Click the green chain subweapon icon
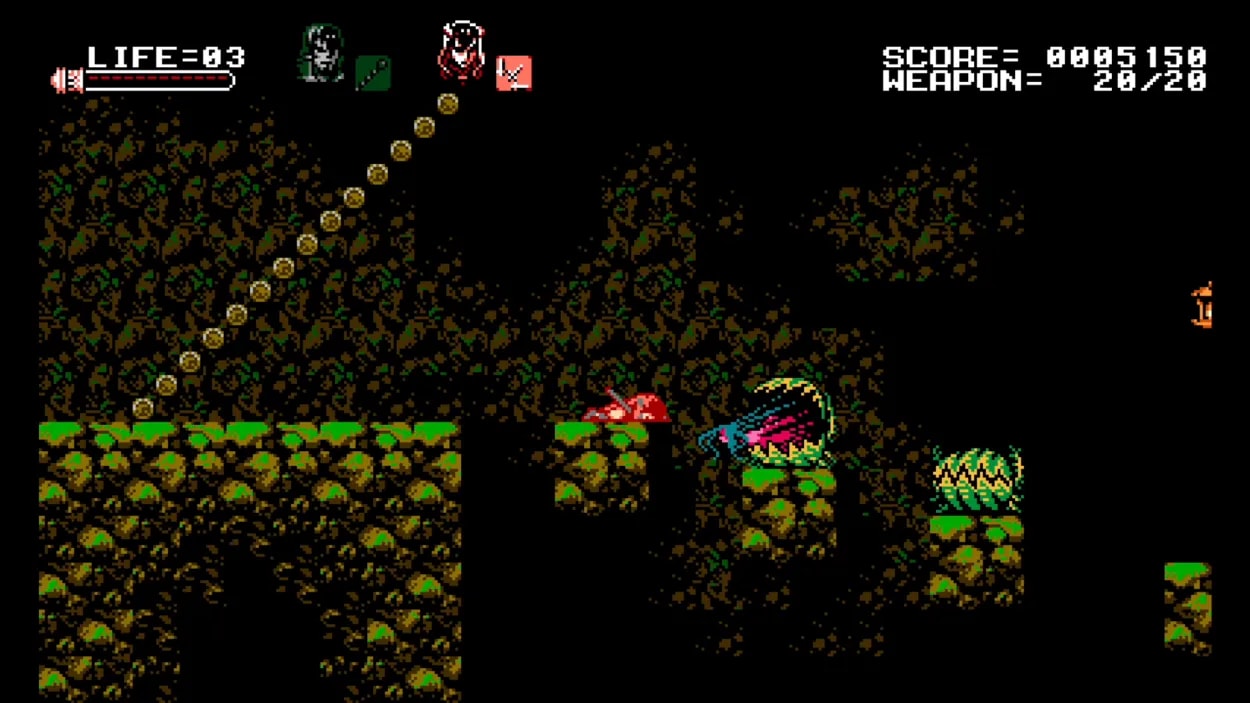The width and height of the screenshot is (1250, 703). (373, 73)
